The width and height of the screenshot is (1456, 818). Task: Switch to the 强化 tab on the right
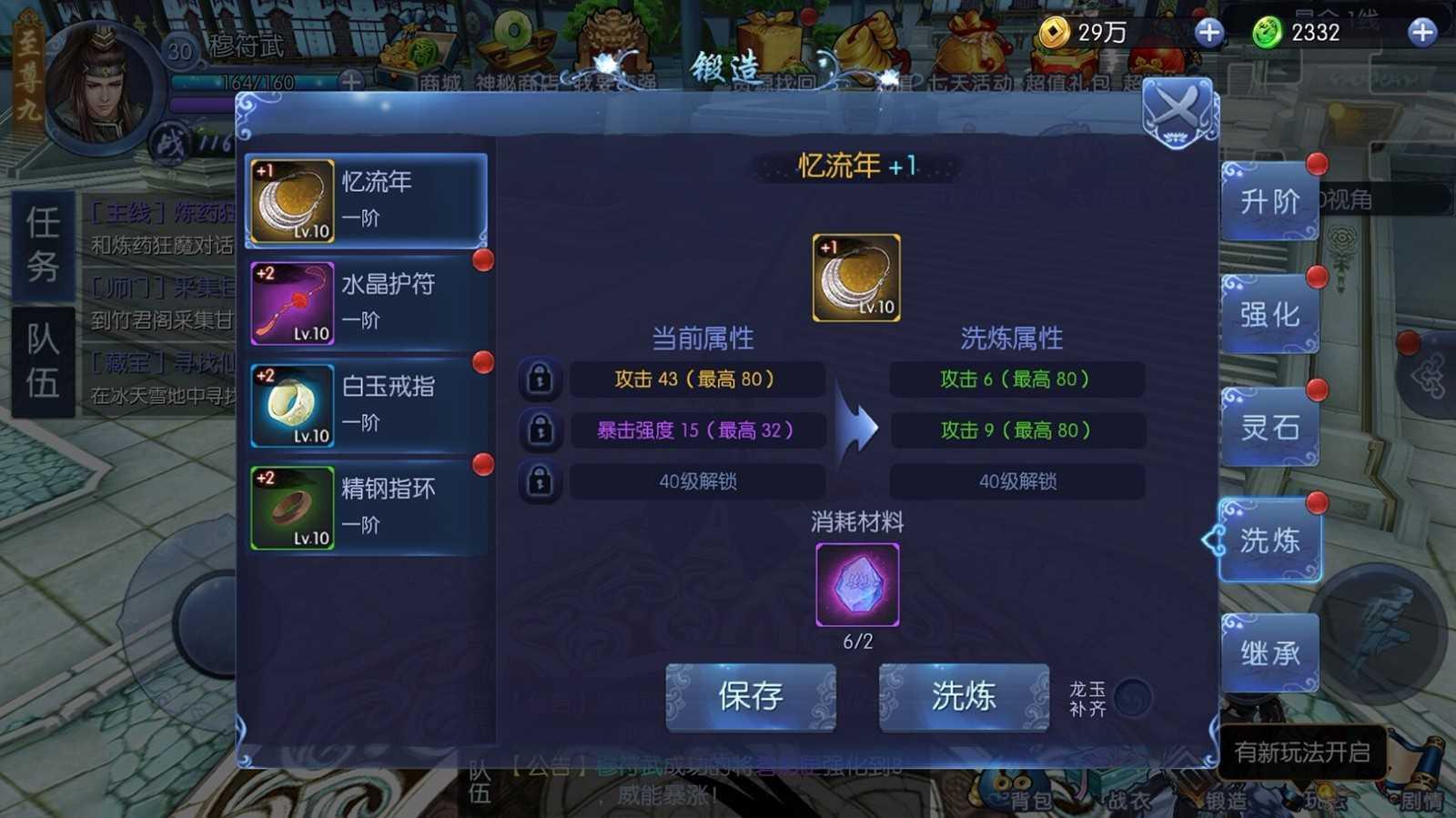pyautogui.click(x=1270, y=314)
